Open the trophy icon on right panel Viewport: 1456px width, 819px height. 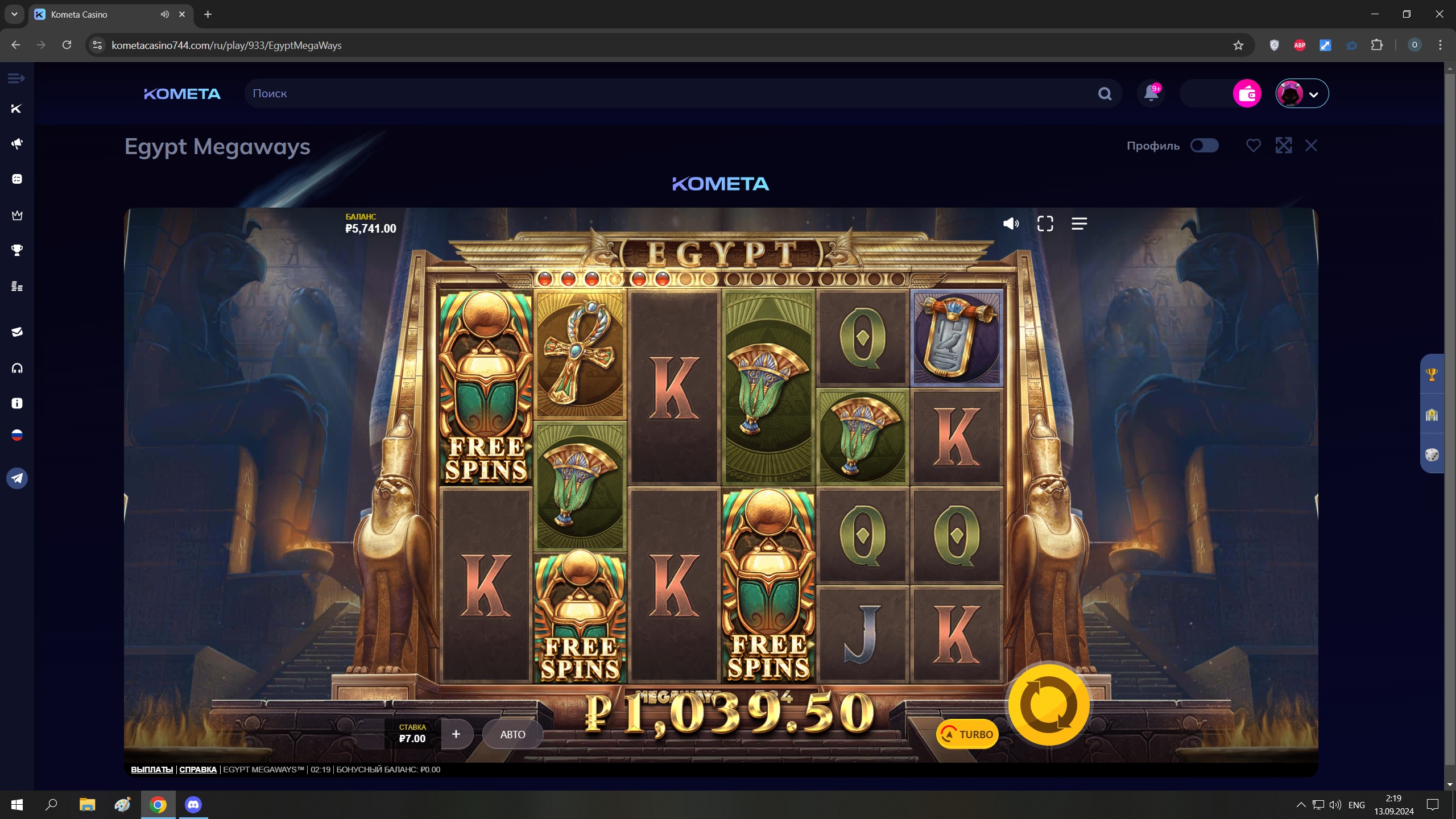click(x=1432, y=374)
